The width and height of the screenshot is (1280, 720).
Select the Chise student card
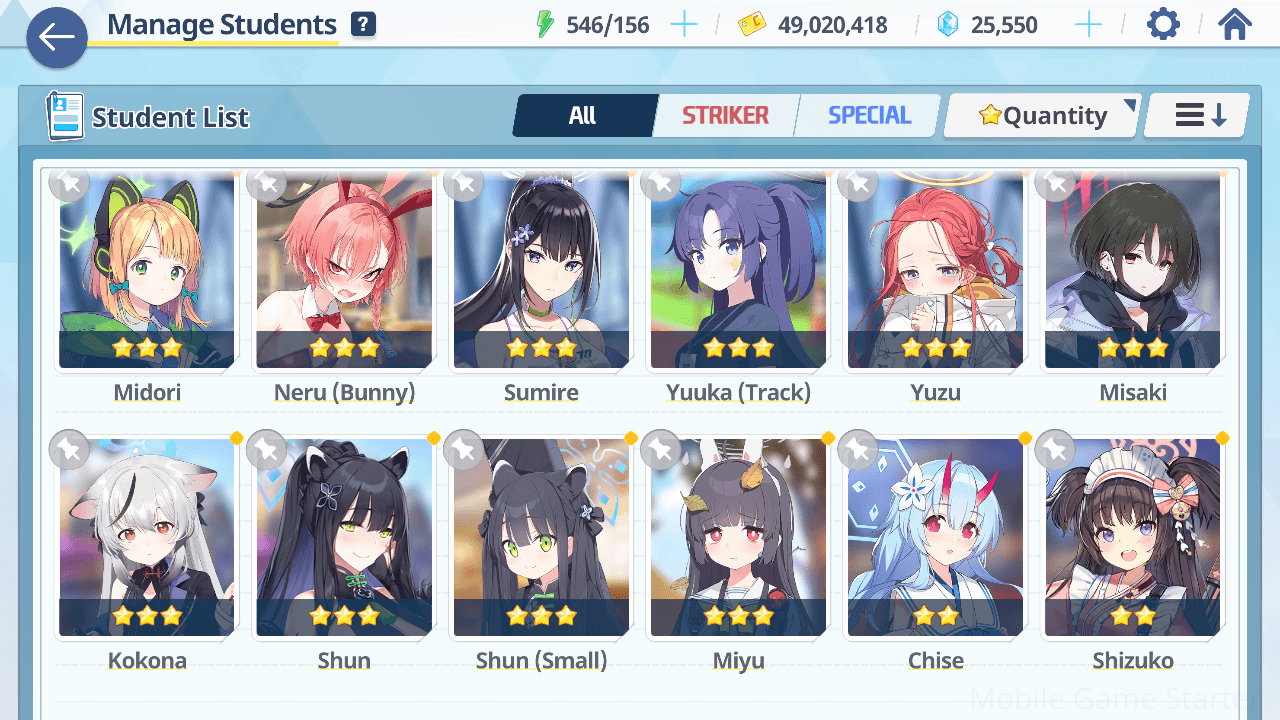pyautogui.click(x=935, y=537)
